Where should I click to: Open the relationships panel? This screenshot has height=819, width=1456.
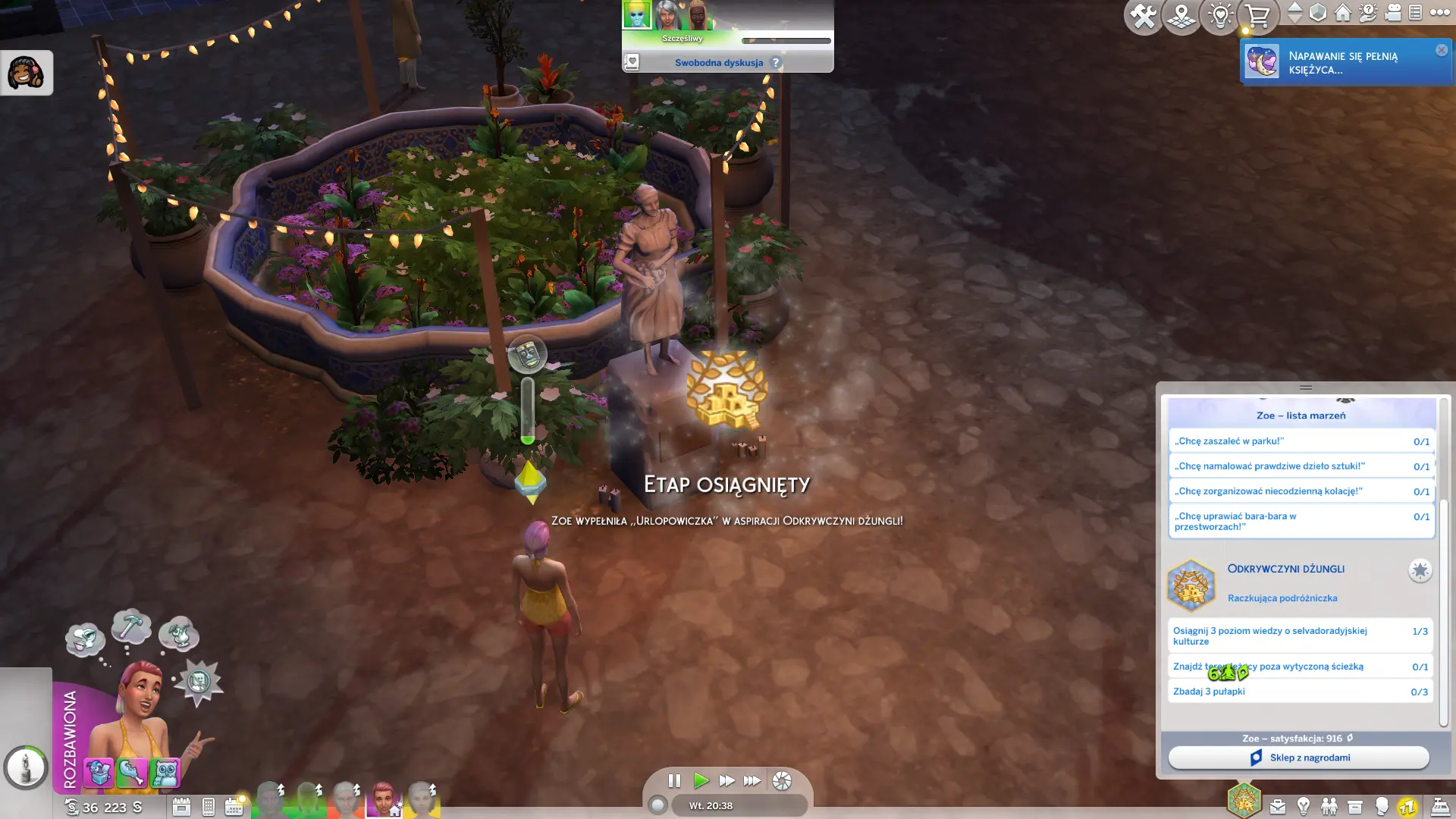pyautogui.click(x=1329, y=807)
